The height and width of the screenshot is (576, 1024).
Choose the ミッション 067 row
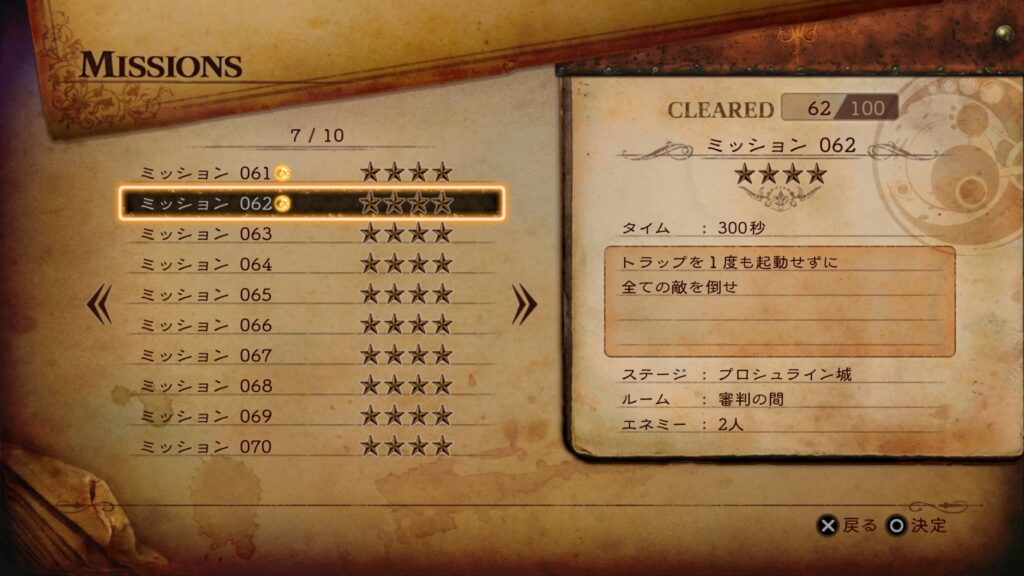click(x=310, y=355)
